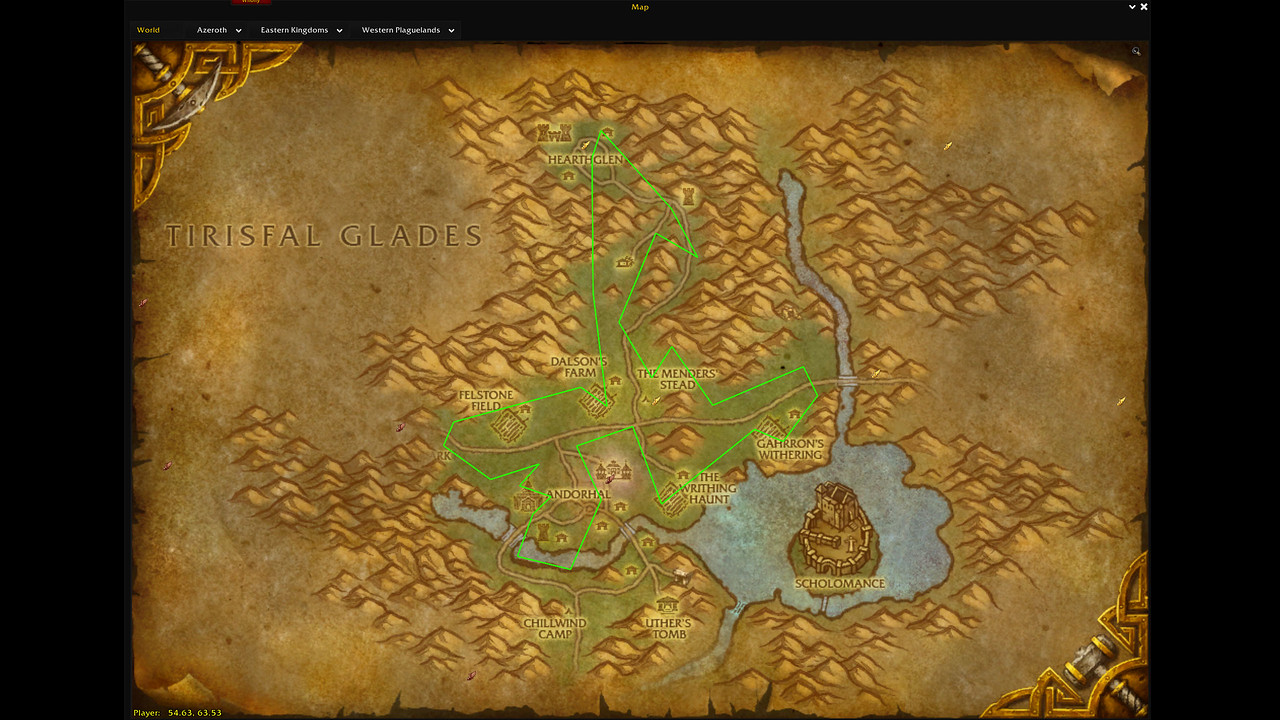Click the magnifying glass zoom icon

click(x=1135, y=51)
